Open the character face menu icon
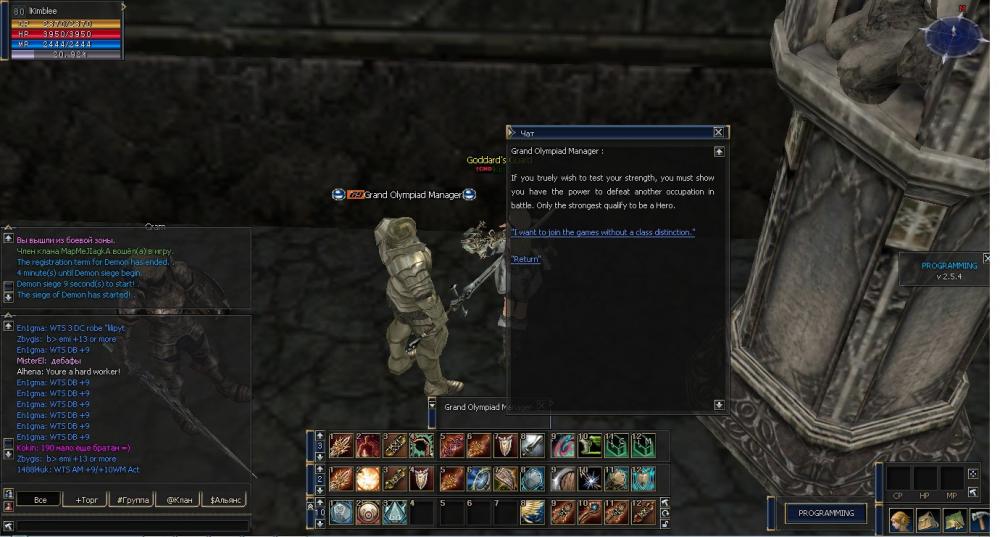The height and width of the screenshot is (537, 1000). click(900, 520)
